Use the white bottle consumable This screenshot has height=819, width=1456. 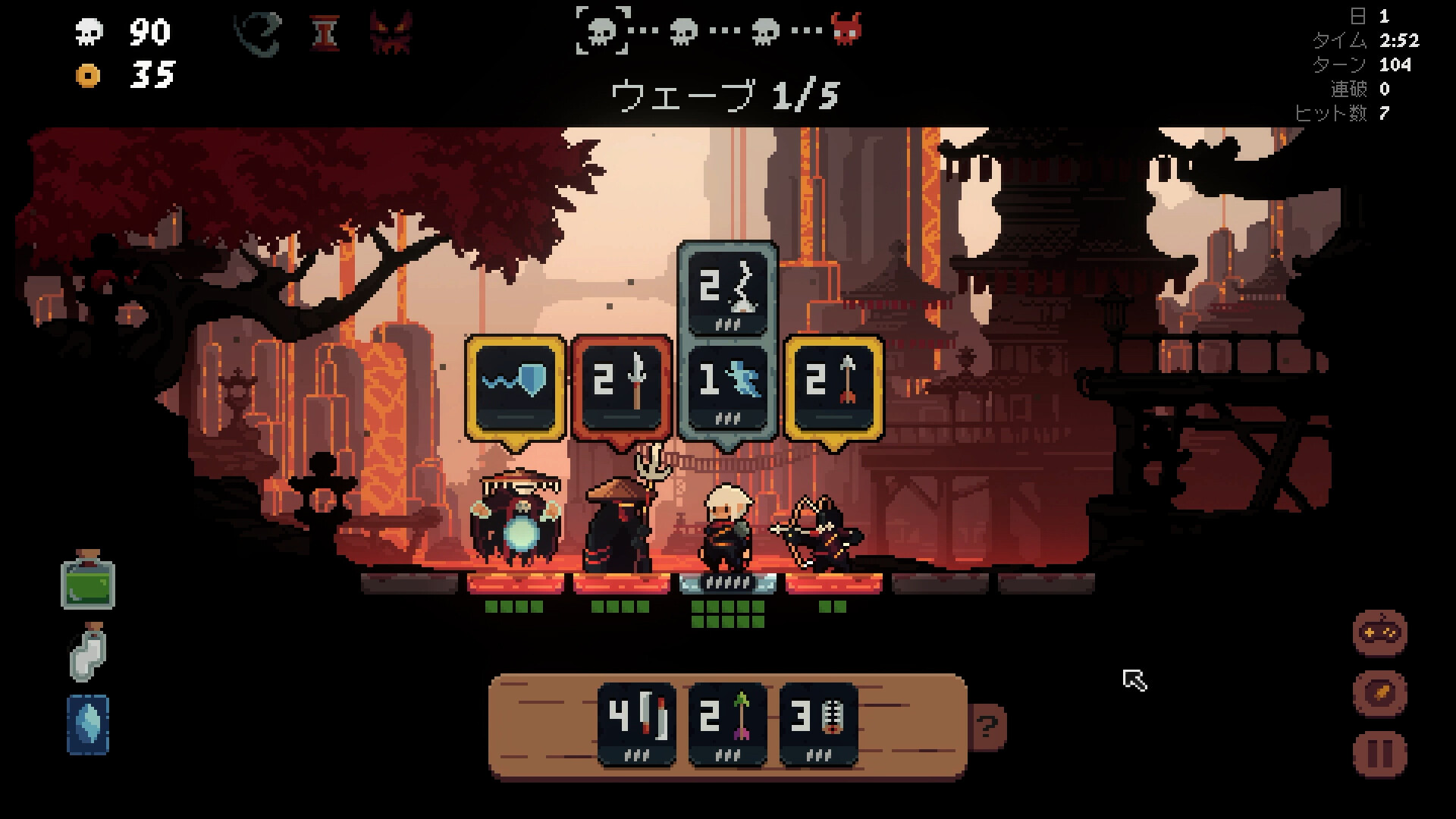click(x=88, y=652)
